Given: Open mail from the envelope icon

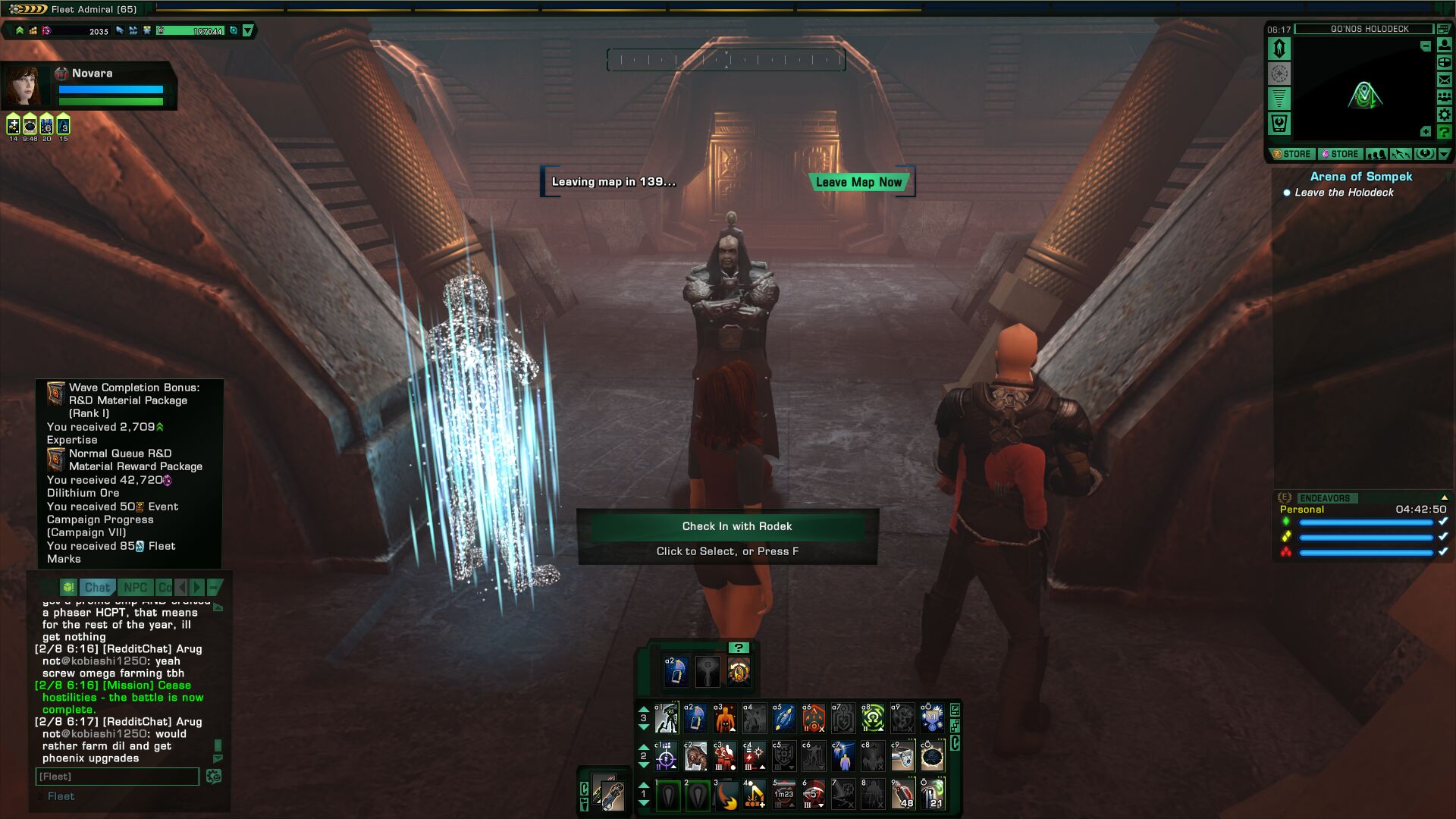Looking at the screenshot, I should pyautogui.click(x=1445, y=80).
